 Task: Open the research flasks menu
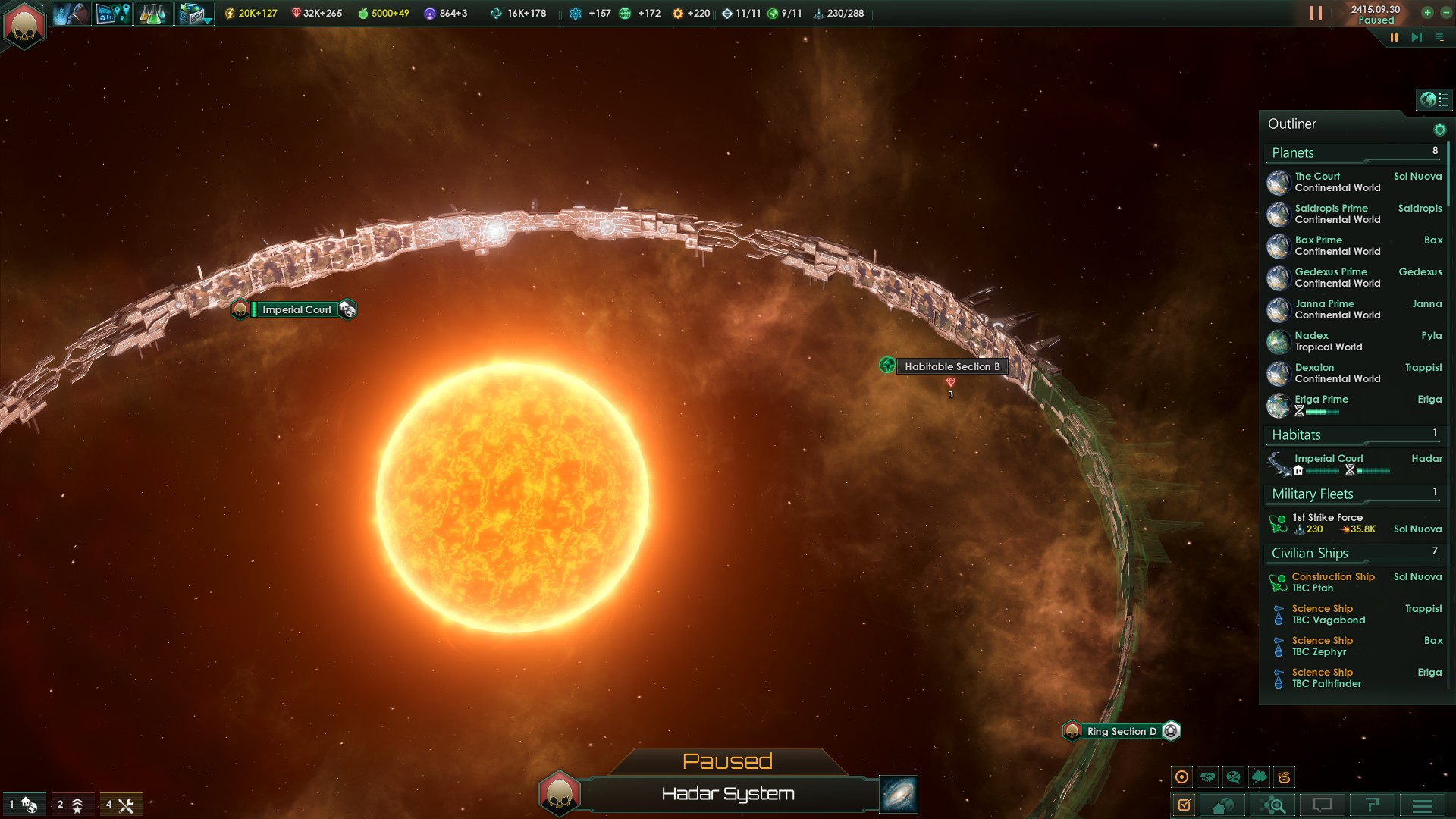pos(152,14)
